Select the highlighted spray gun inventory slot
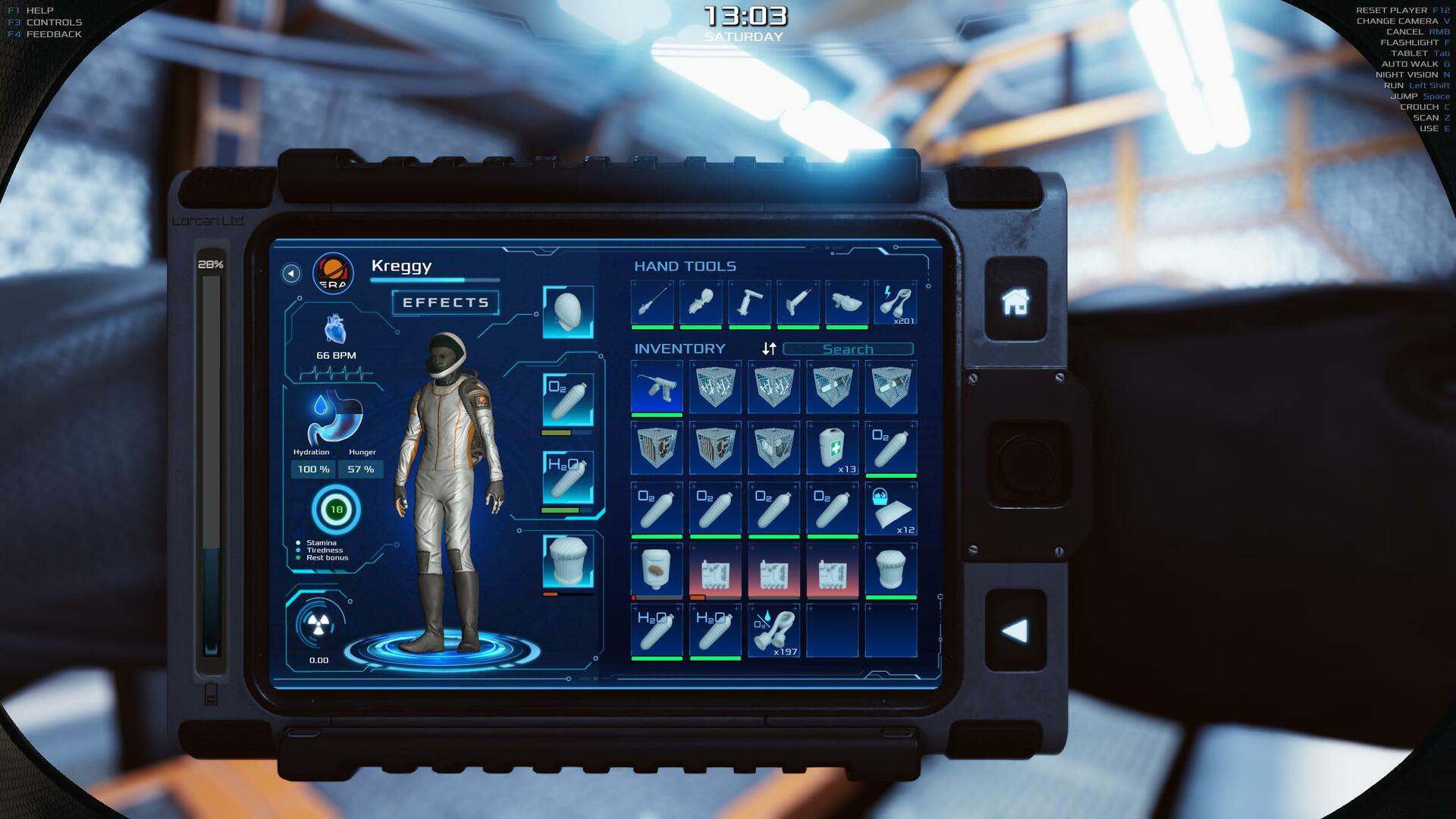The width and height of the screenshot is (1456, 819). pyautogui.click(x=657, y=387)
